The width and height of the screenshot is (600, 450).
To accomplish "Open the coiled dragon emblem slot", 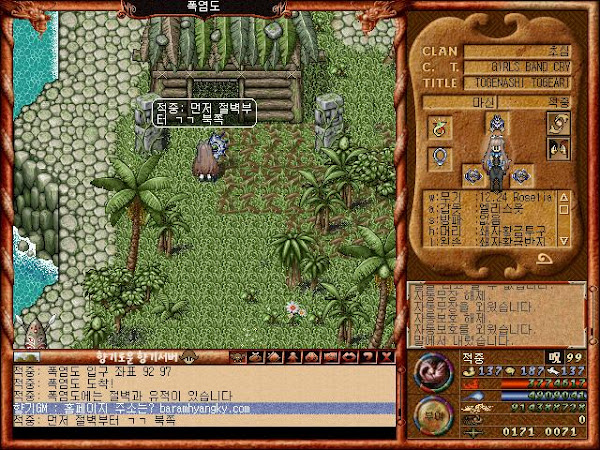I will 557,123.
